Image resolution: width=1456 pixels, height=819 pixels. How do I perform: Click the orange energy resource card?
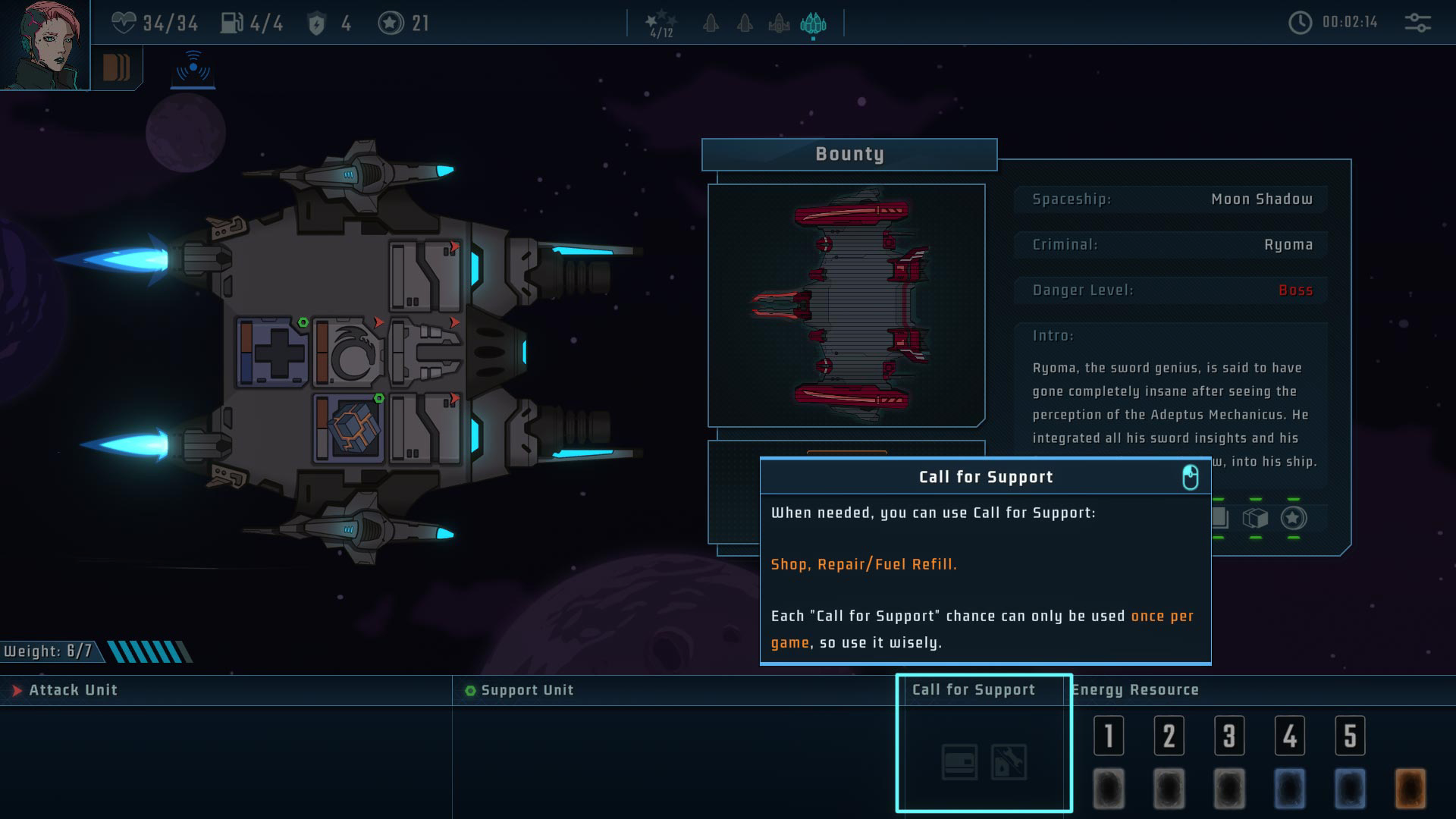(1410, 789)
